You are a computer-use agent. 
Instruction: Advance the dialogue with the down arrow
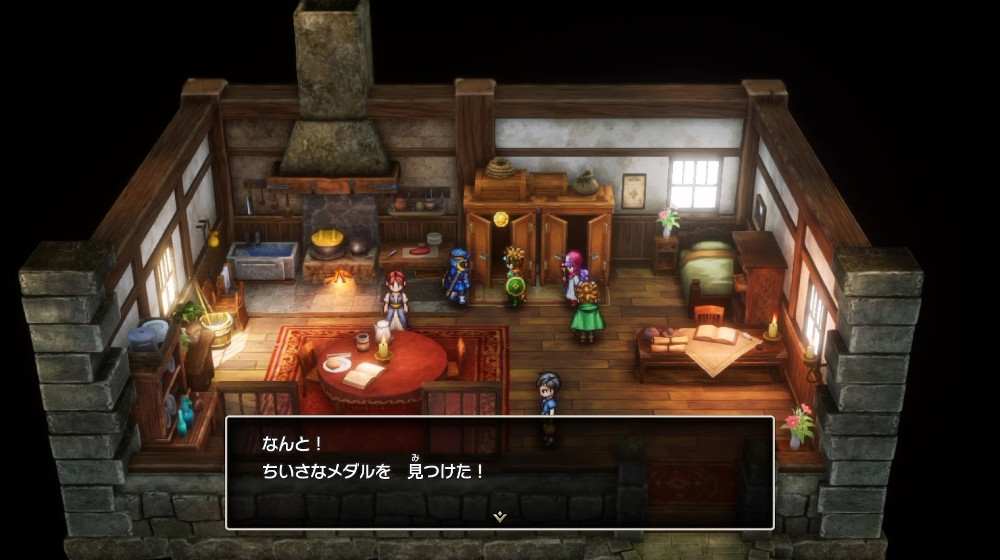click(x=500, y=516)
